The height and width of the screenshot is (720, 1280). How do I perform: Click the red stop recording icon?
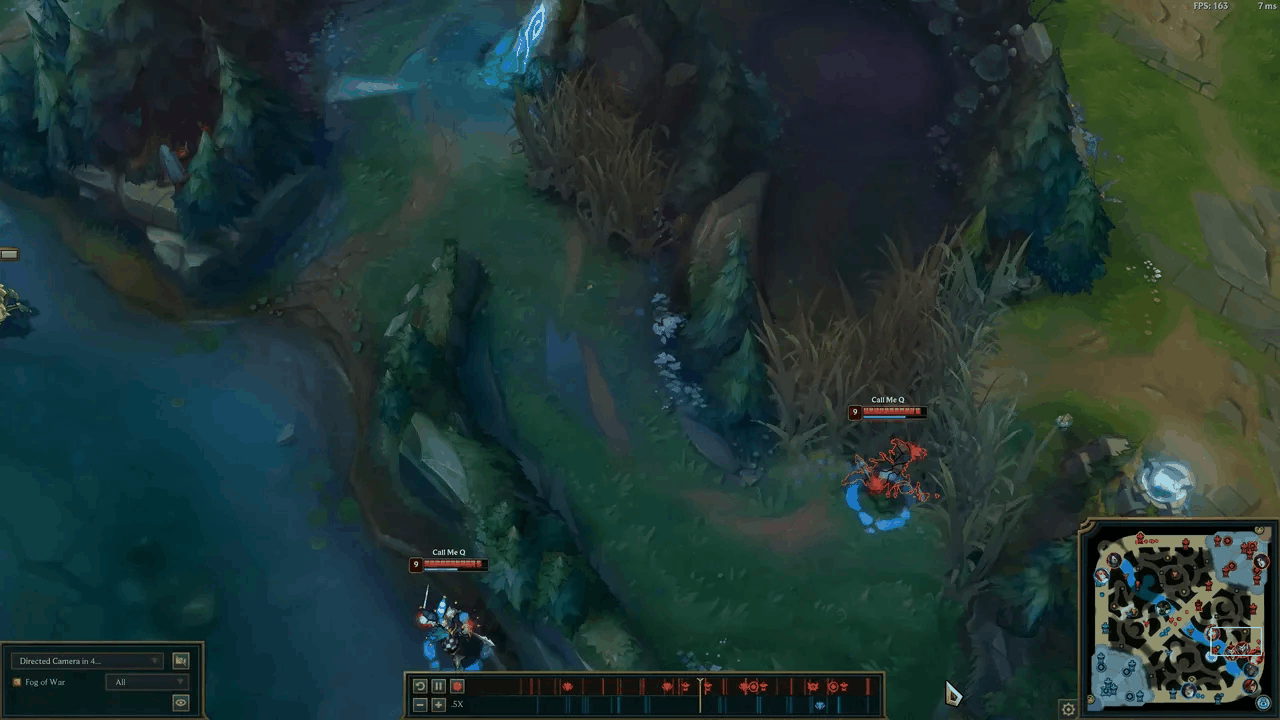click(x=458, y=686)
